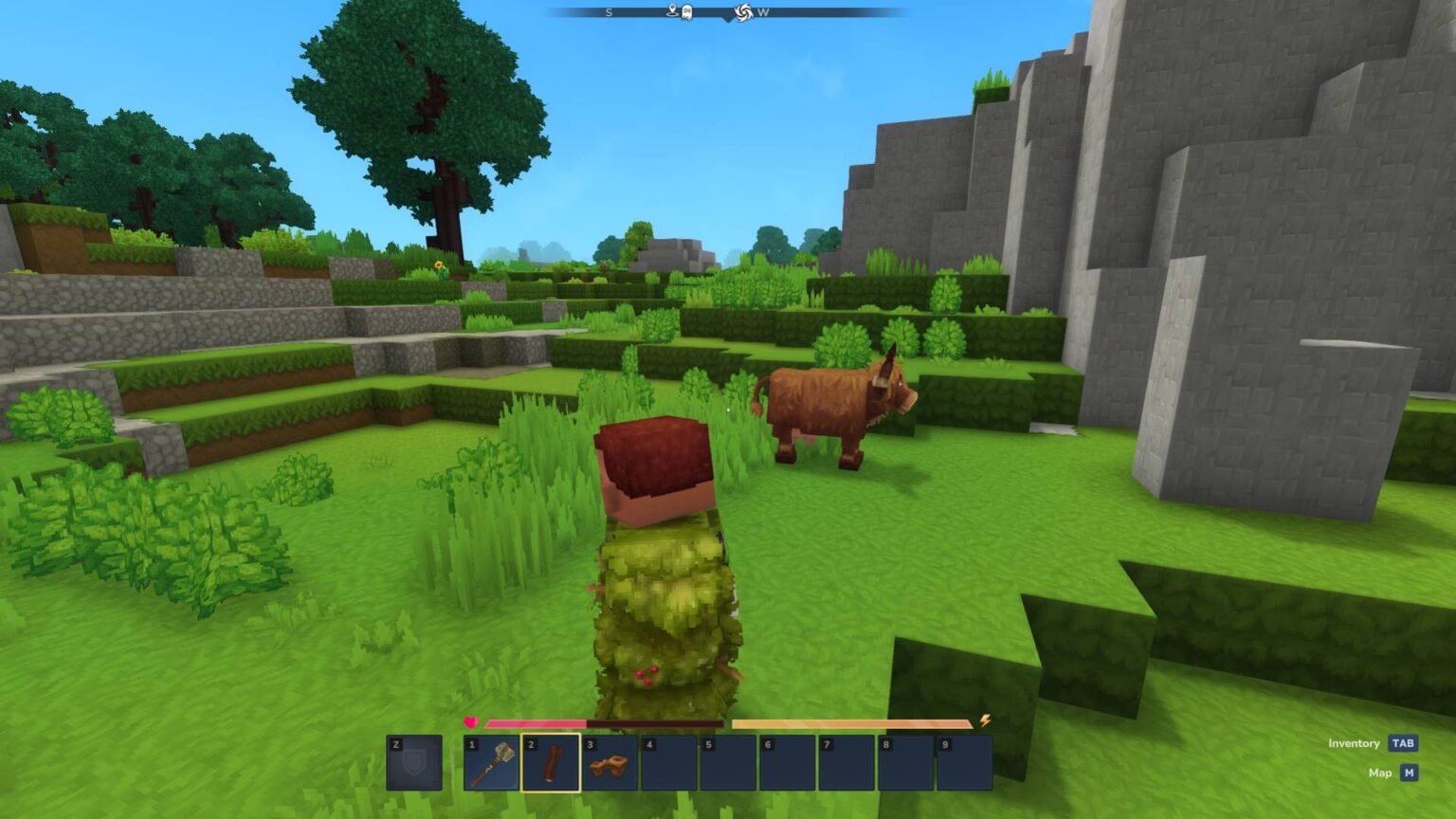Click the lightning stamina icon
This screenshot has width=1456, height=819.
pos(984,722)
